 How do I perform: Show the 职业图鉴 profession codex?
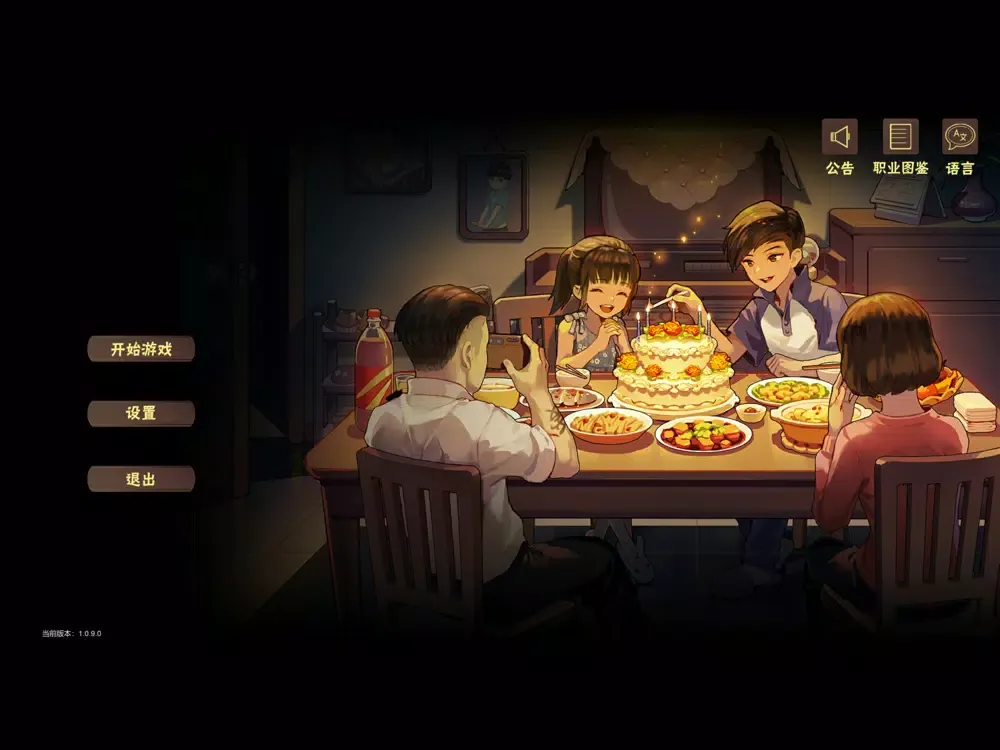(x=900, y=137)
